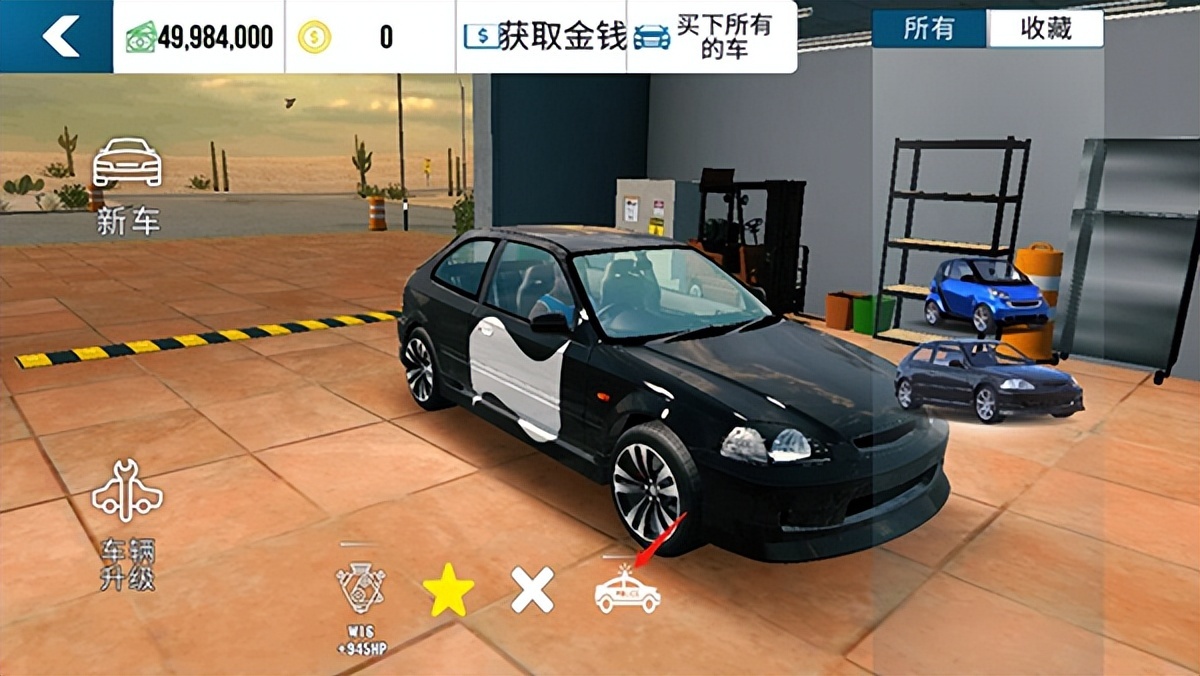Image resolution: width=1200 pixels, height=676 pixels.
Task: Select the blue smart car thumbnail
Action: [x=986, y=294]
